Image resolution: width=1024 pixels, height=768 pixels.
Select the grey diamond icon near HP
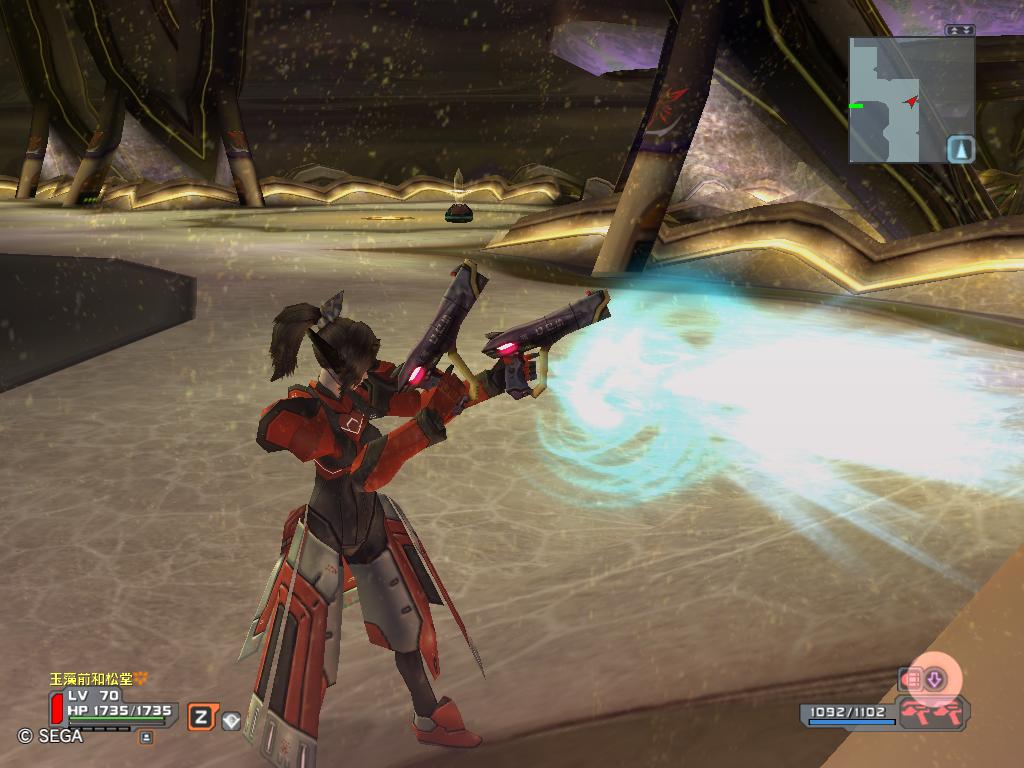231,719
